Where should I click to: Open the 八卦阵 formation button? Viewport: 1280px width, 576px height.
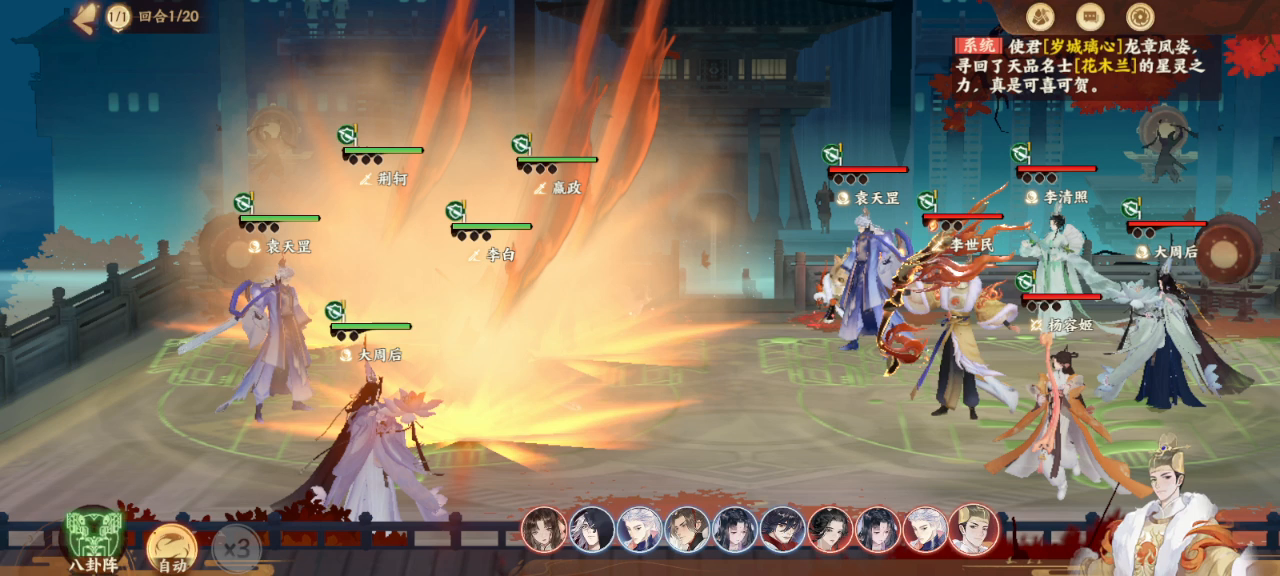coord(93,540)
